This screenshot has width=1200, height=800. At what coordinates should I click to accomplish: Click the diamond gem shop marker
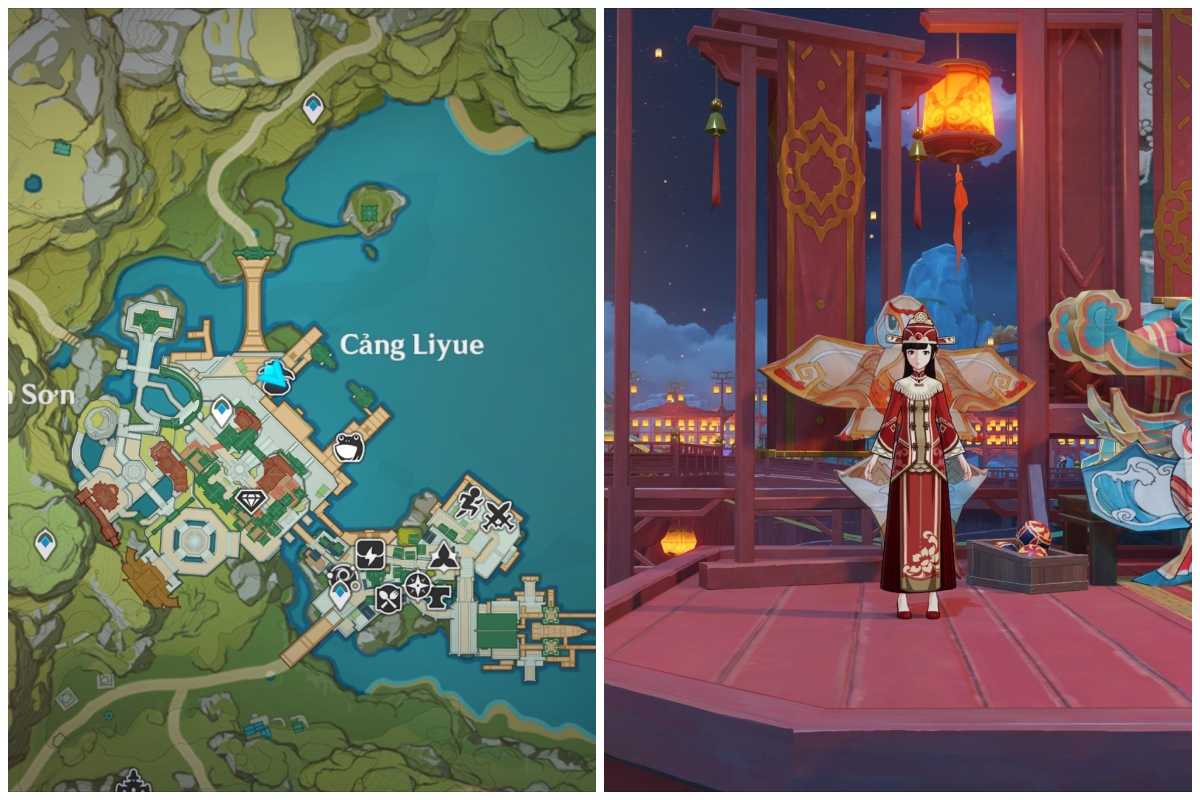250,501
